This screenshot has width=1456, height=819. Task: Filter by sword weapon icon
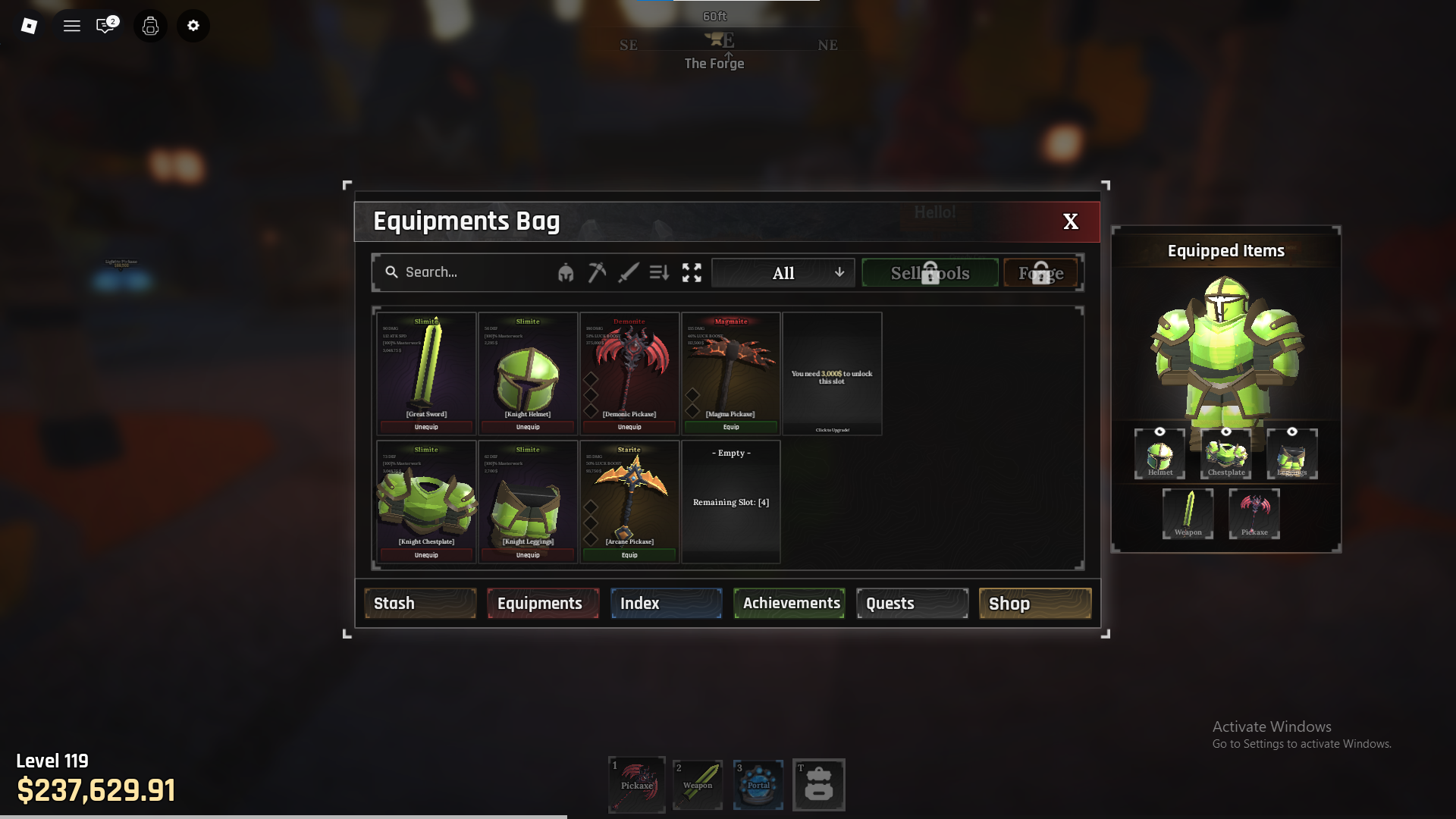(x=628, y=272)
